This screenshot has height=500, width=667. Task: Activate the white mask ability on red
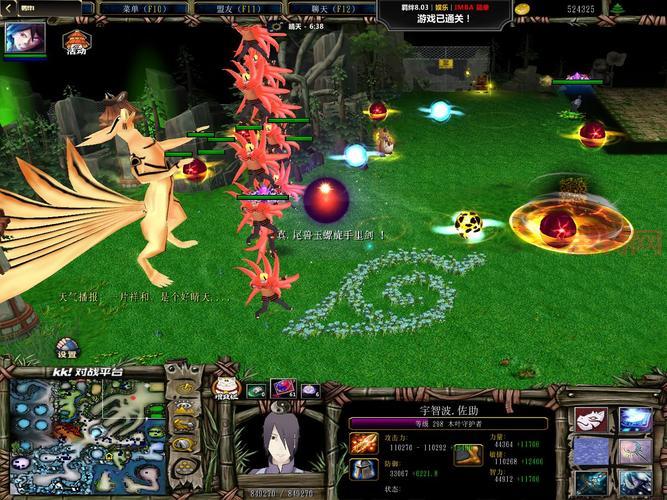590,420
